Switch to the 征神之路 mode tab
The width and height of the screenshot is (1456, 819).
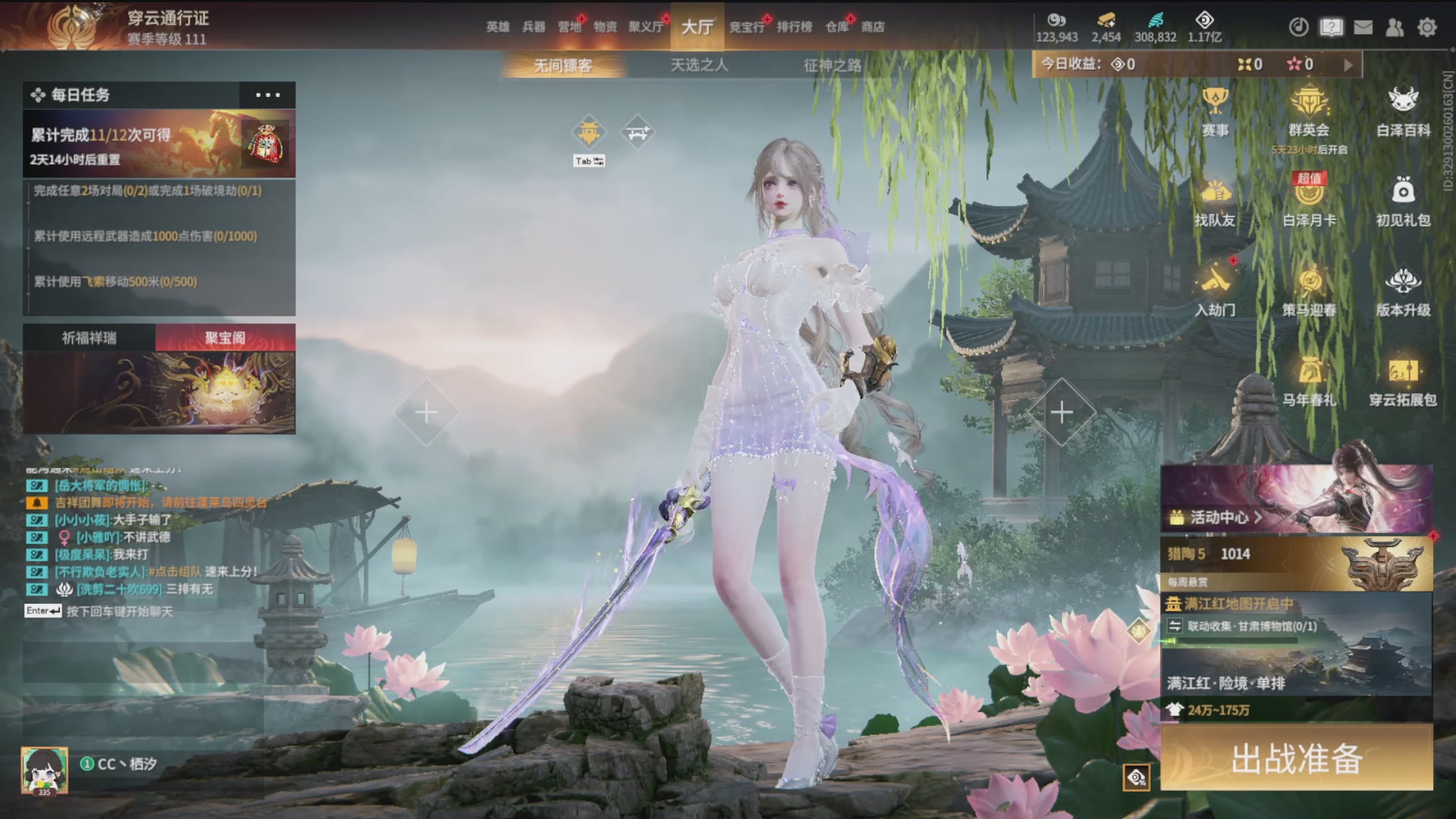pyautogui.click(x=833, y=66)
